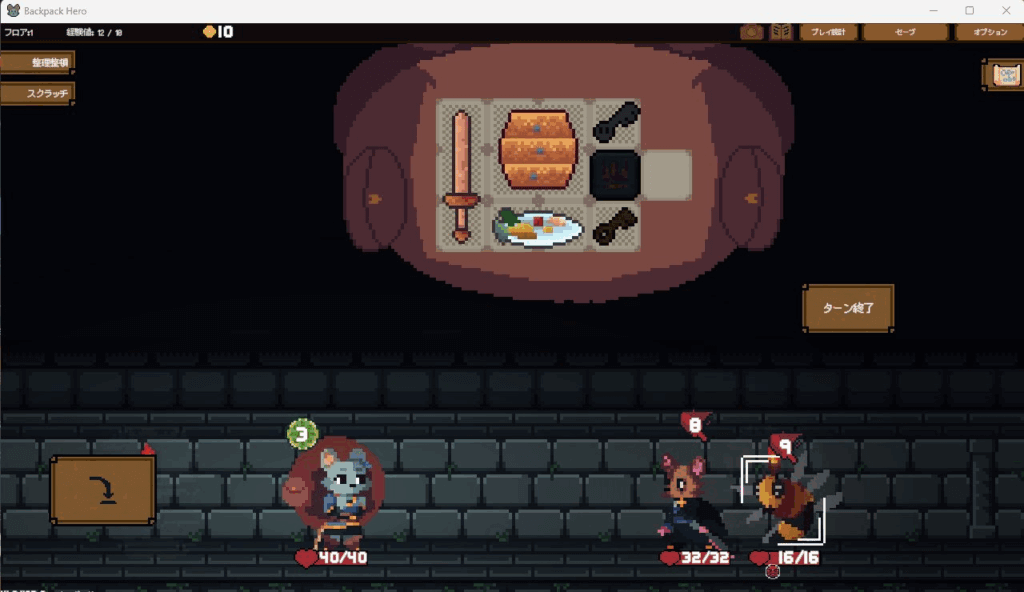The height and width of the screenshot is (592, 1024).
Task: Click the ターン終了 end turn button
Action: (847, 308)
